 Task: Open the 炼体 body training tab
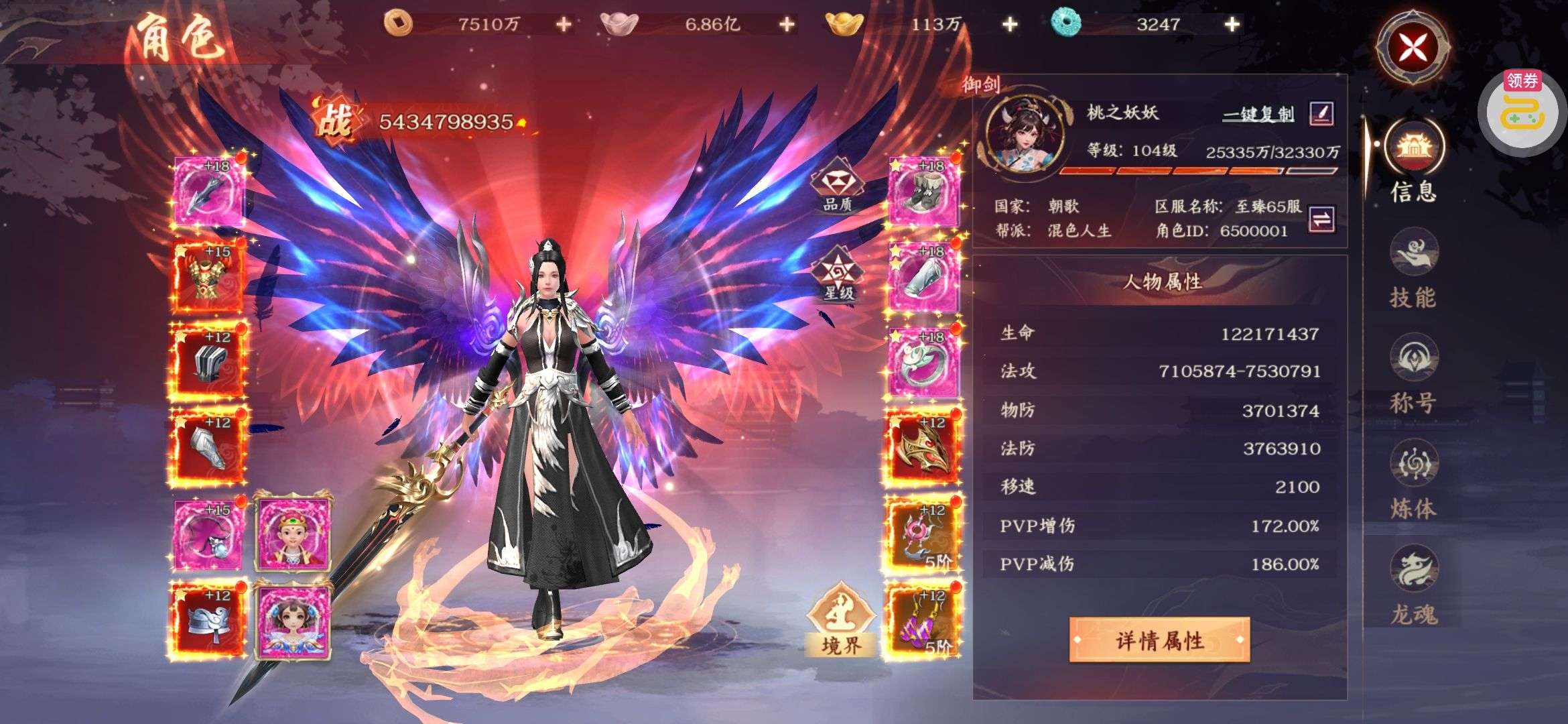point(1413,480)
